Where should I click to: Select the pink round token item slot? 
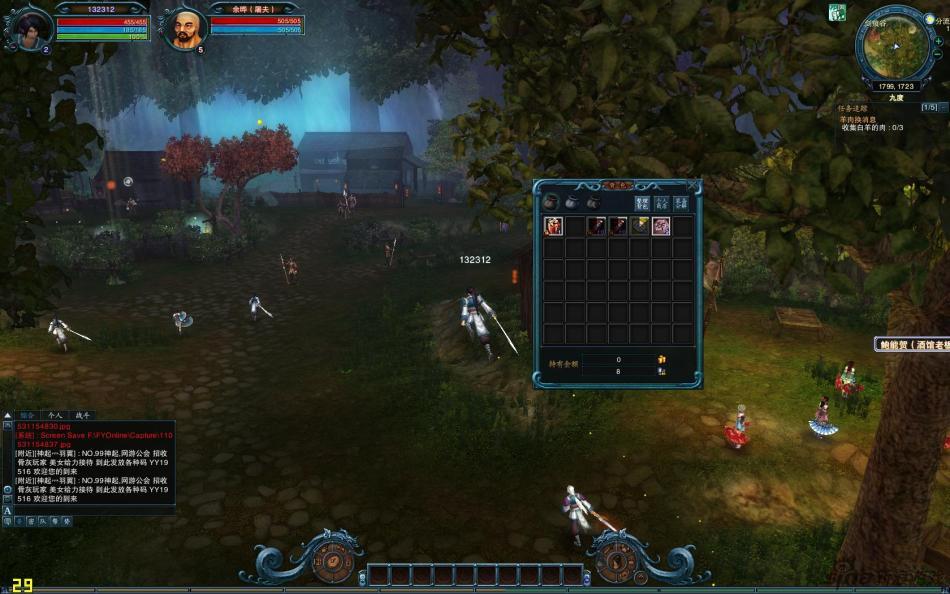click(x=661, y=226)
